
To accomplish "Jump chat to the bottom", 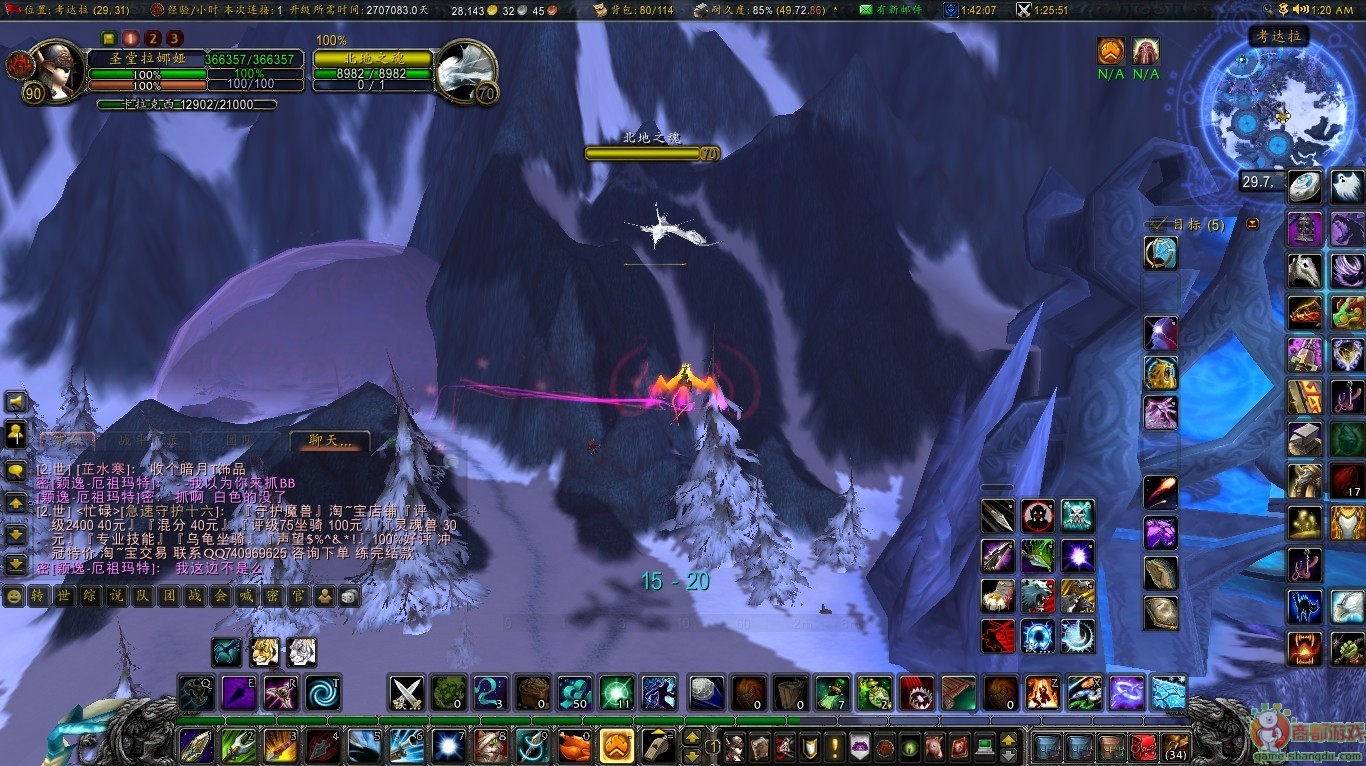I will tap(16, 565).
